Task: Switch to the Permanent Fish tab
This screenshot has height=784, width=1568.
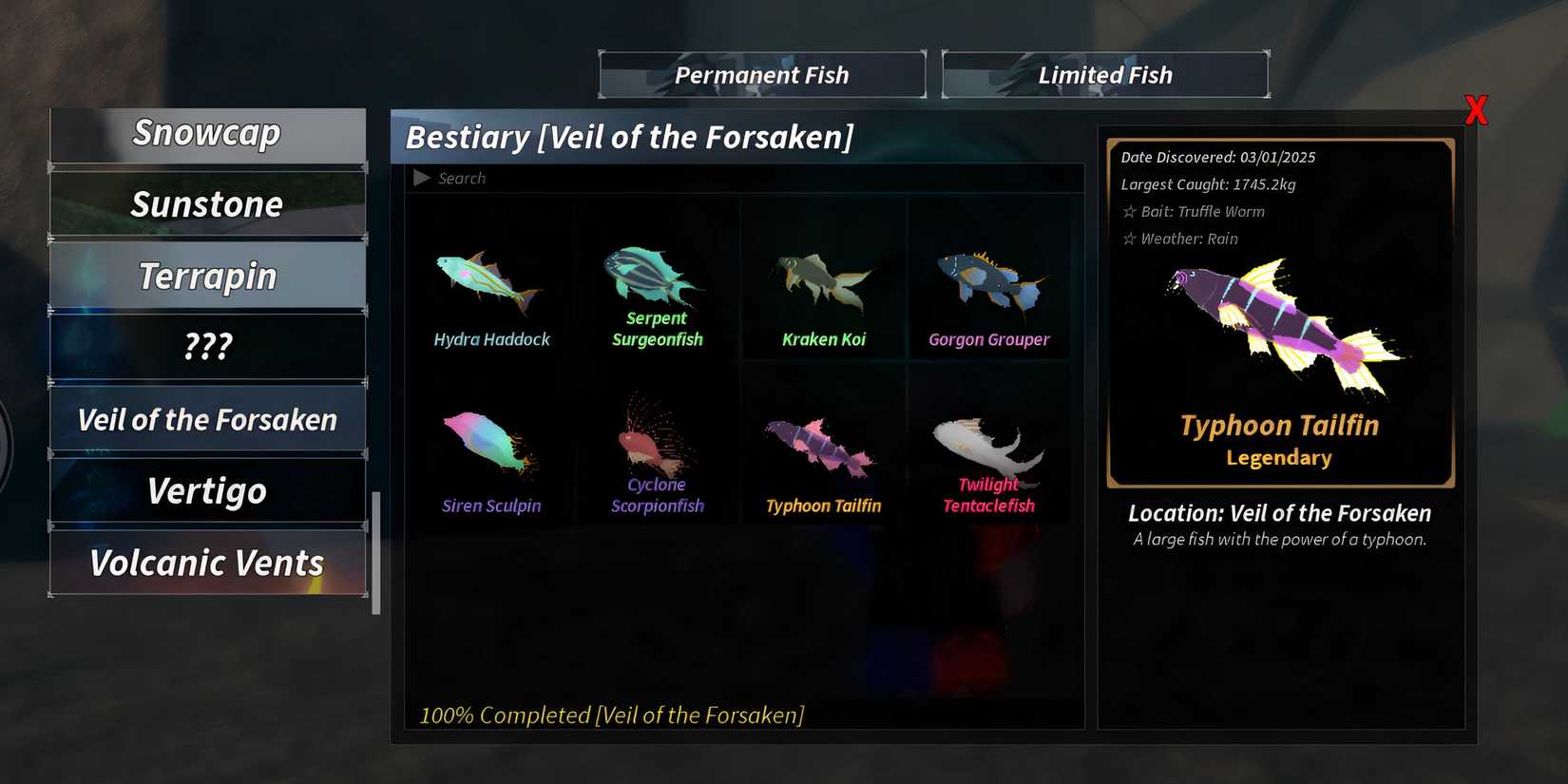Action: 761,74
